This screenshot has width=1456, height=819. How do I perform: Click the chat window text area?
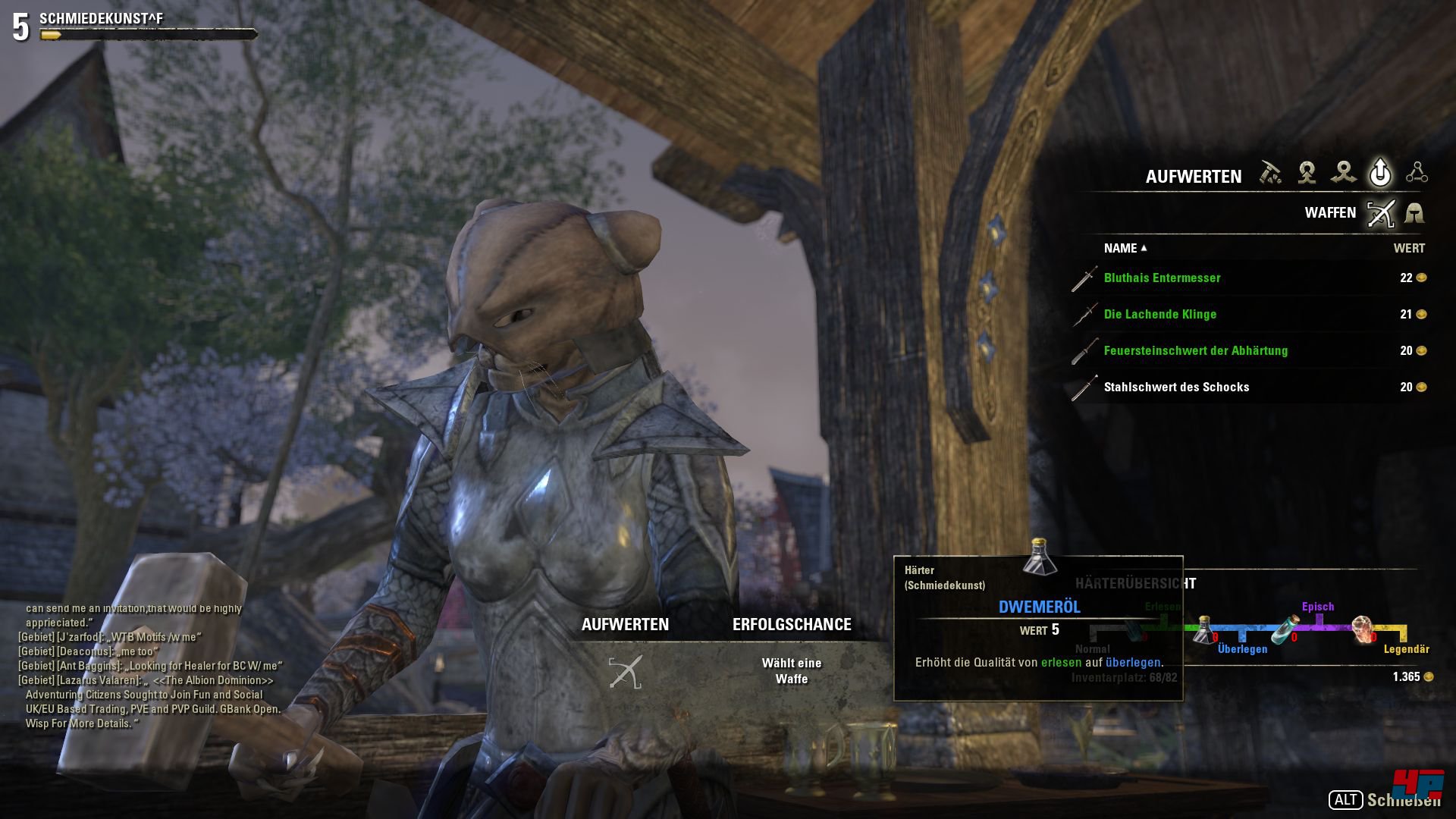tap(152, 666)
